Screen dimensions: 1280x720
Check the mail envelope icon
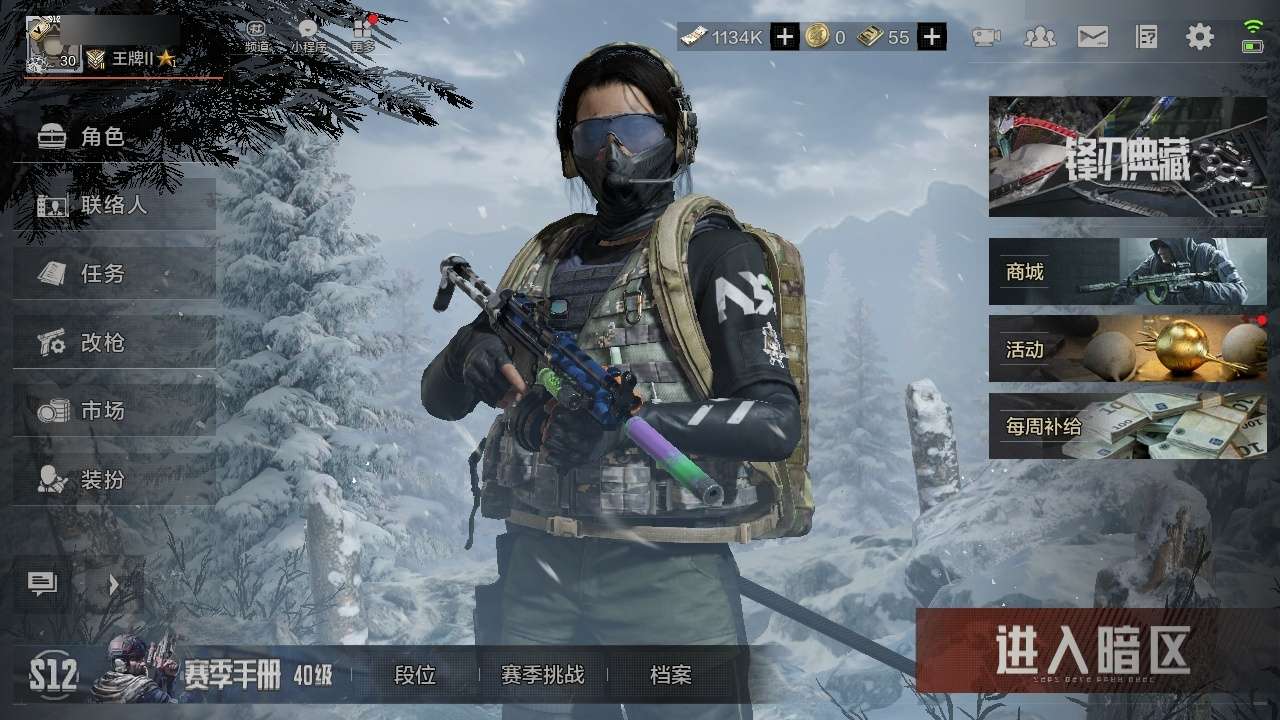coord(1092,38)
